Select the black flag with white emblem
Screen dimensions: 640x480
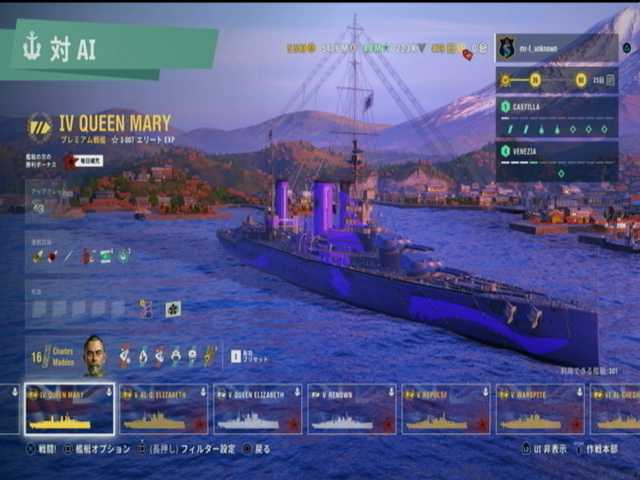[x=173, y=309]
